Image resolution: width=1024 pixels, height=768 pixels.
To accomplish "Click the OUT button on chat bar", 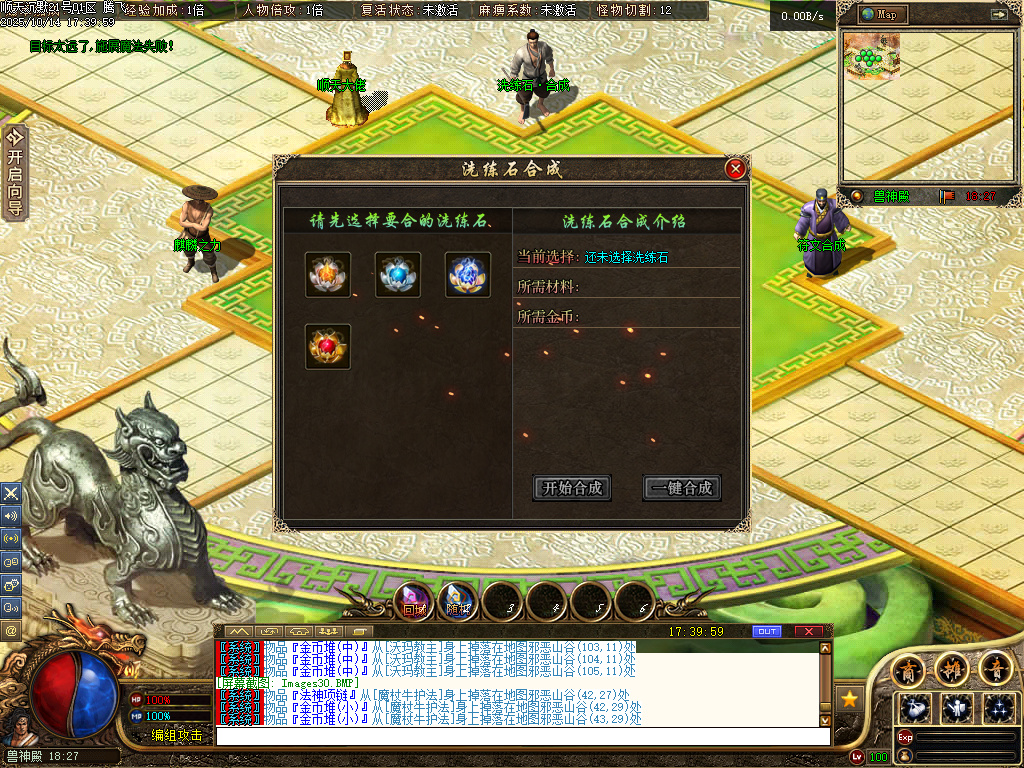I will pyautogui.click(x=766, y=632).
